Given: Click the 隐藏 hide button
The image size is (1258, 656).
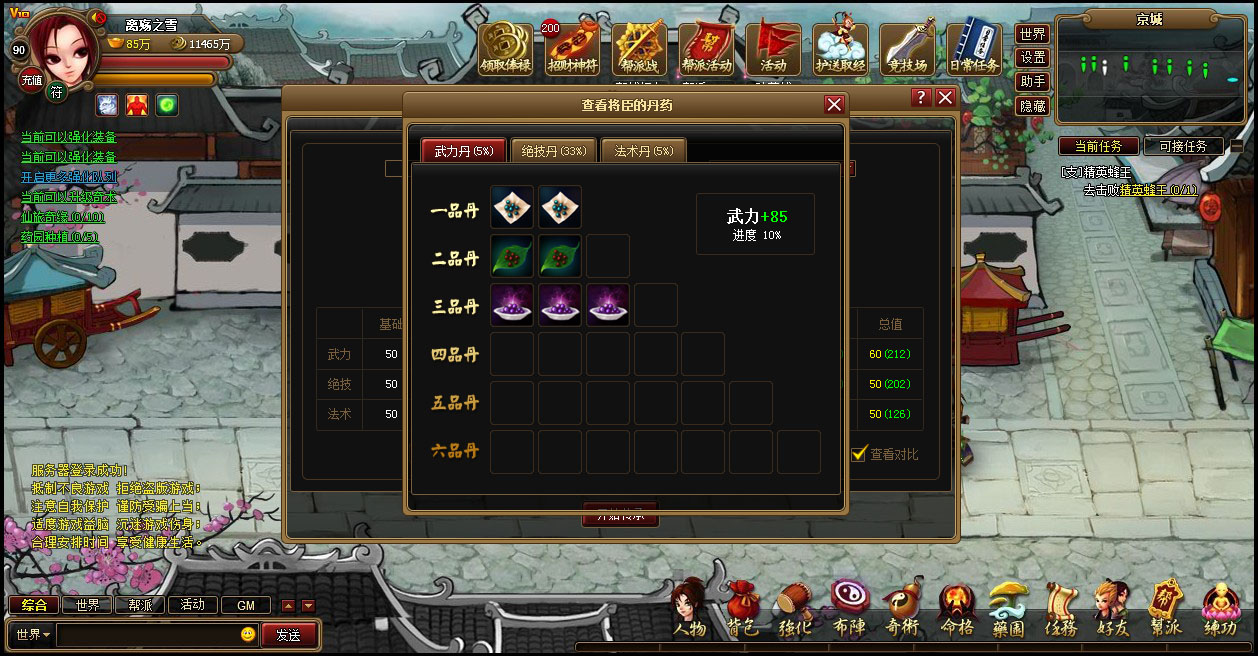Looking at the screenshot, I should (x=1032, y=106).
